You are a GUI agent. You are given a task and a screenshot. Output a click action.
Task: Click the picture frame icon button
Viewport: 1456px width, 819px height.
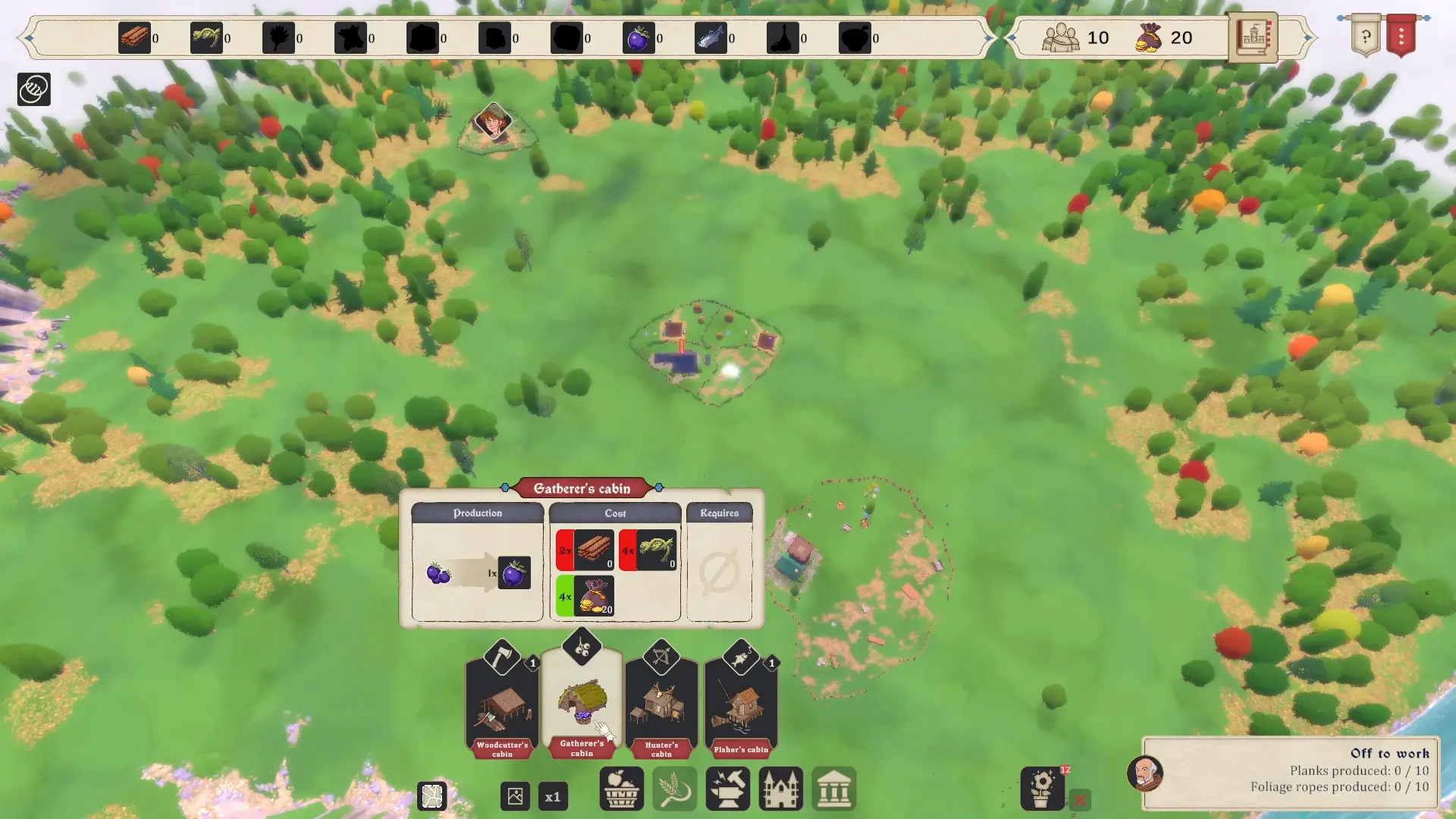[516, 797]
